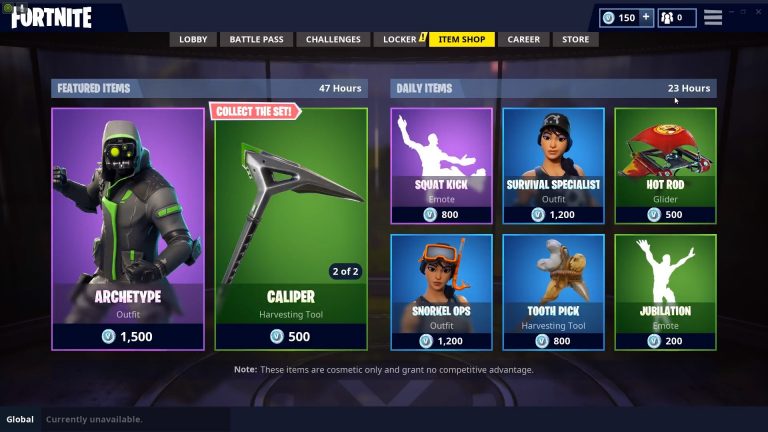Switch to the Career tab

pos(523,40)
